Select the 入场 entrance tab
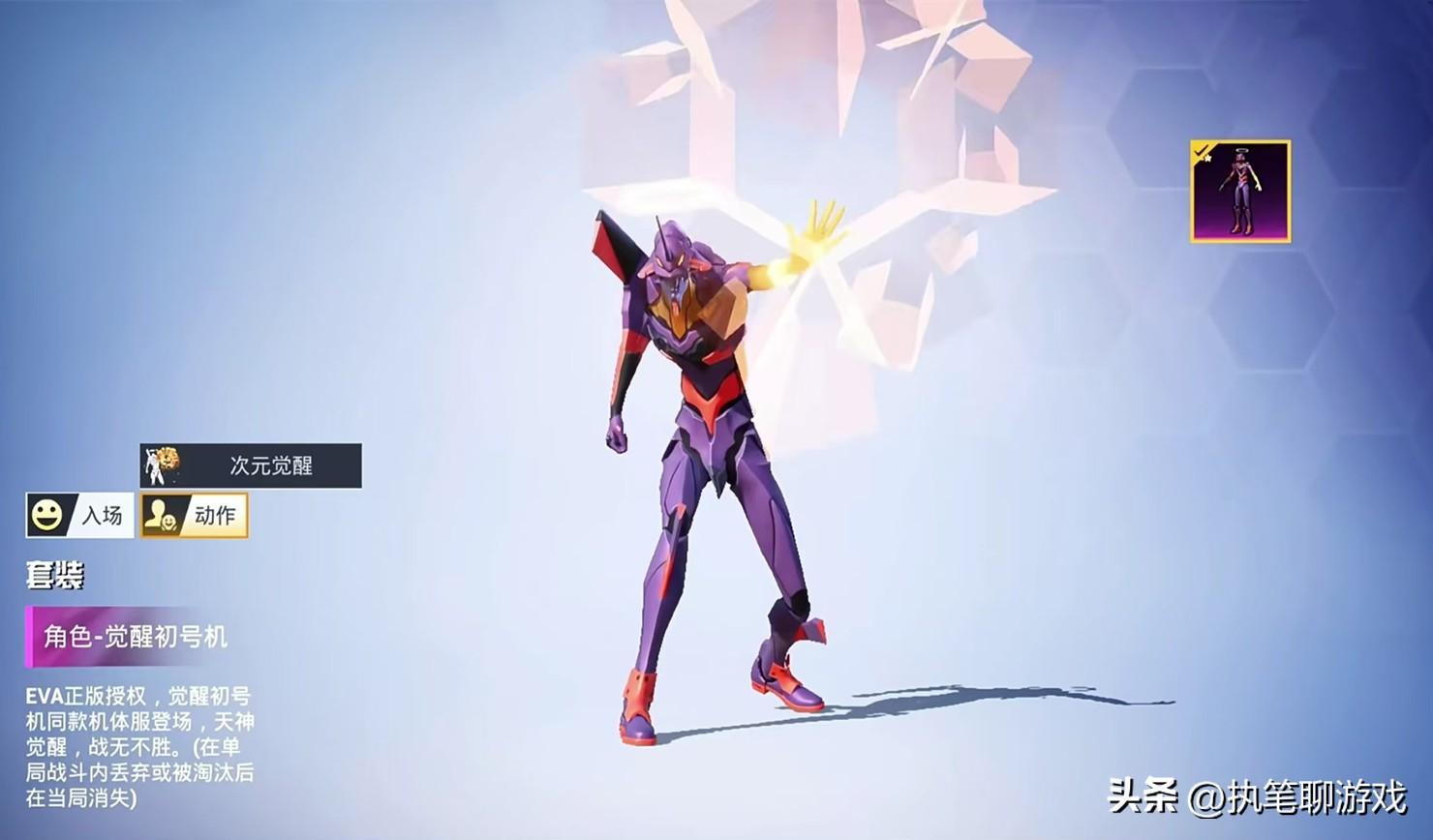Screen dimensions: 1433x840 click(x=79, y=515)
